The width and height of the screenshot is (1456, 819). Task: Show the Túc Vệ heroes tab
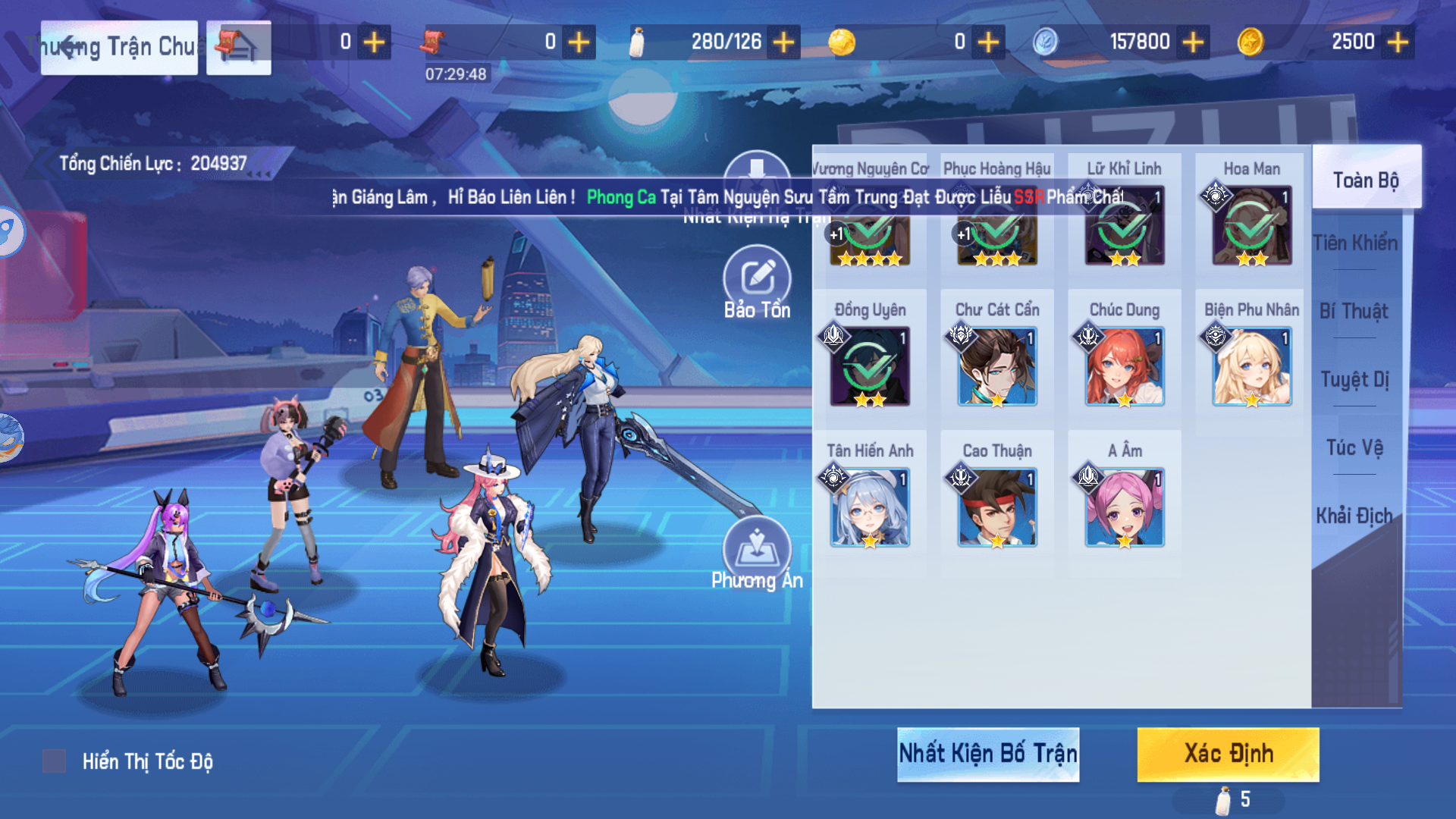[x=1354, y=447]
